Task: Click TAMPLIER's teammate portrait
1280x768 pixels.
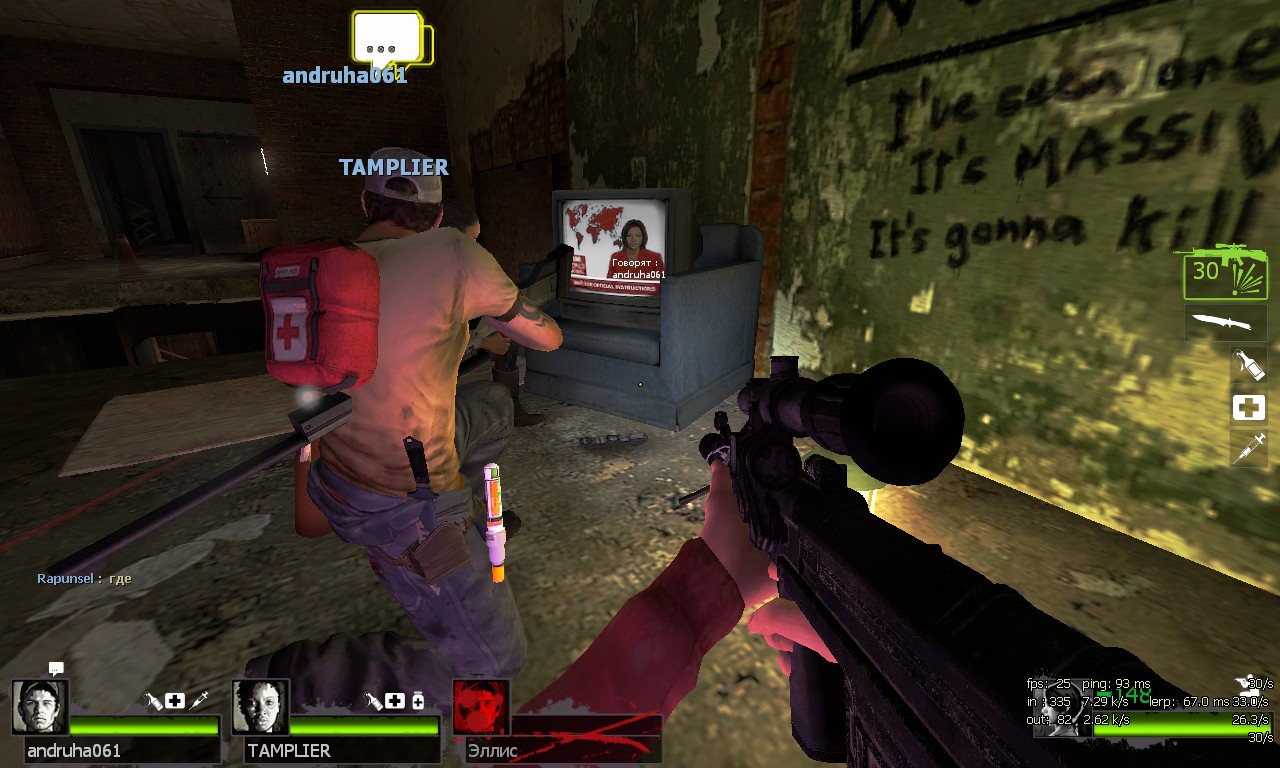Action: [x=260, y=707]
